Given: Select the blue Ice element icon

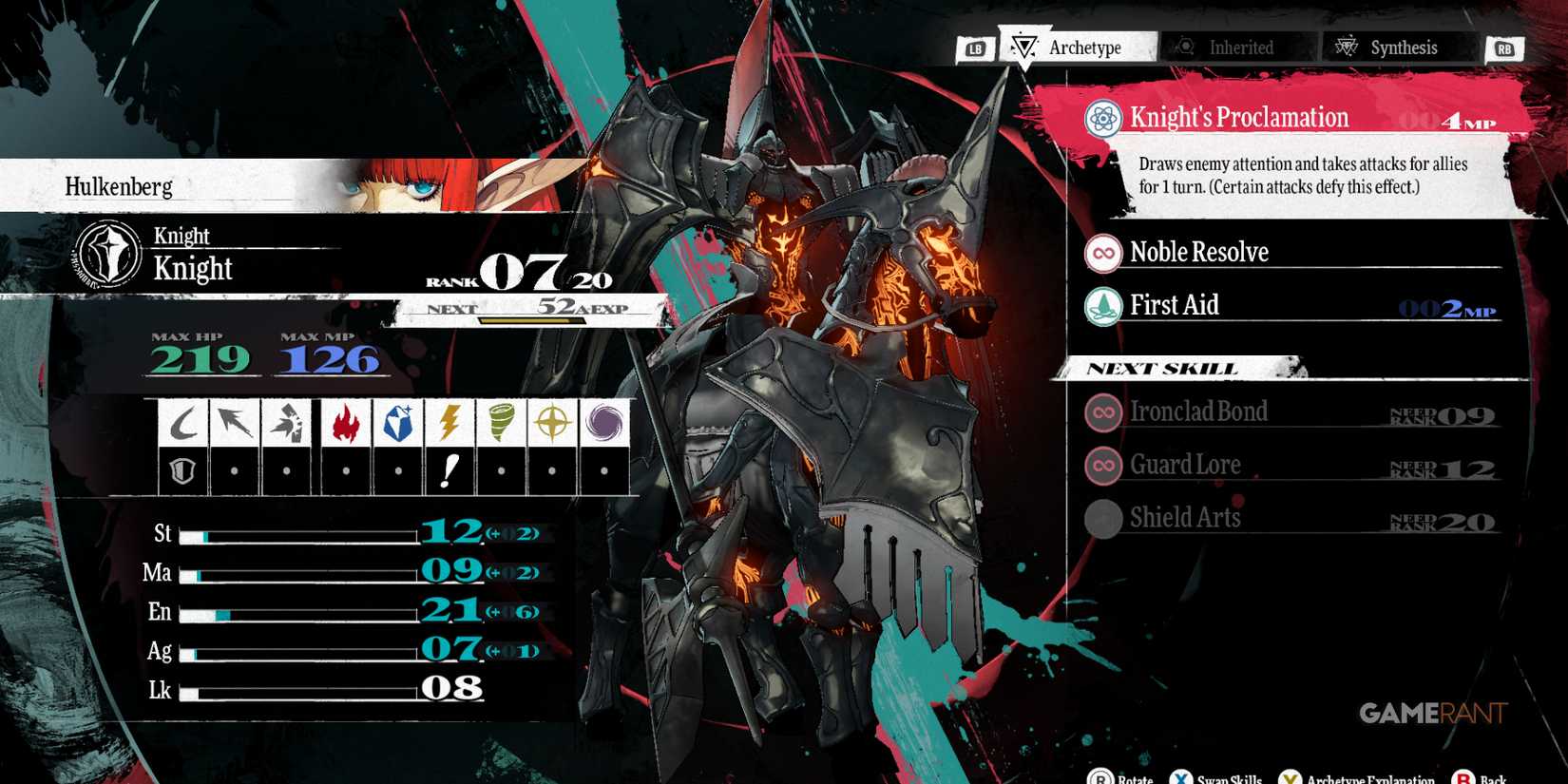Looking at the screenshot, I should tap(397, 421).
